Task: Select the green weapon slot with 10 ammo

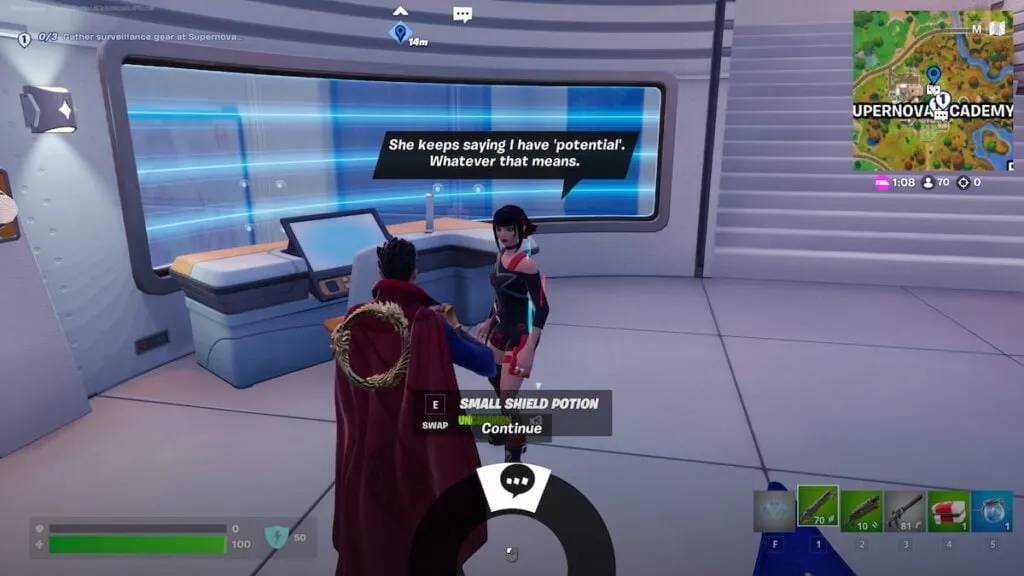Action: (861, 510)
